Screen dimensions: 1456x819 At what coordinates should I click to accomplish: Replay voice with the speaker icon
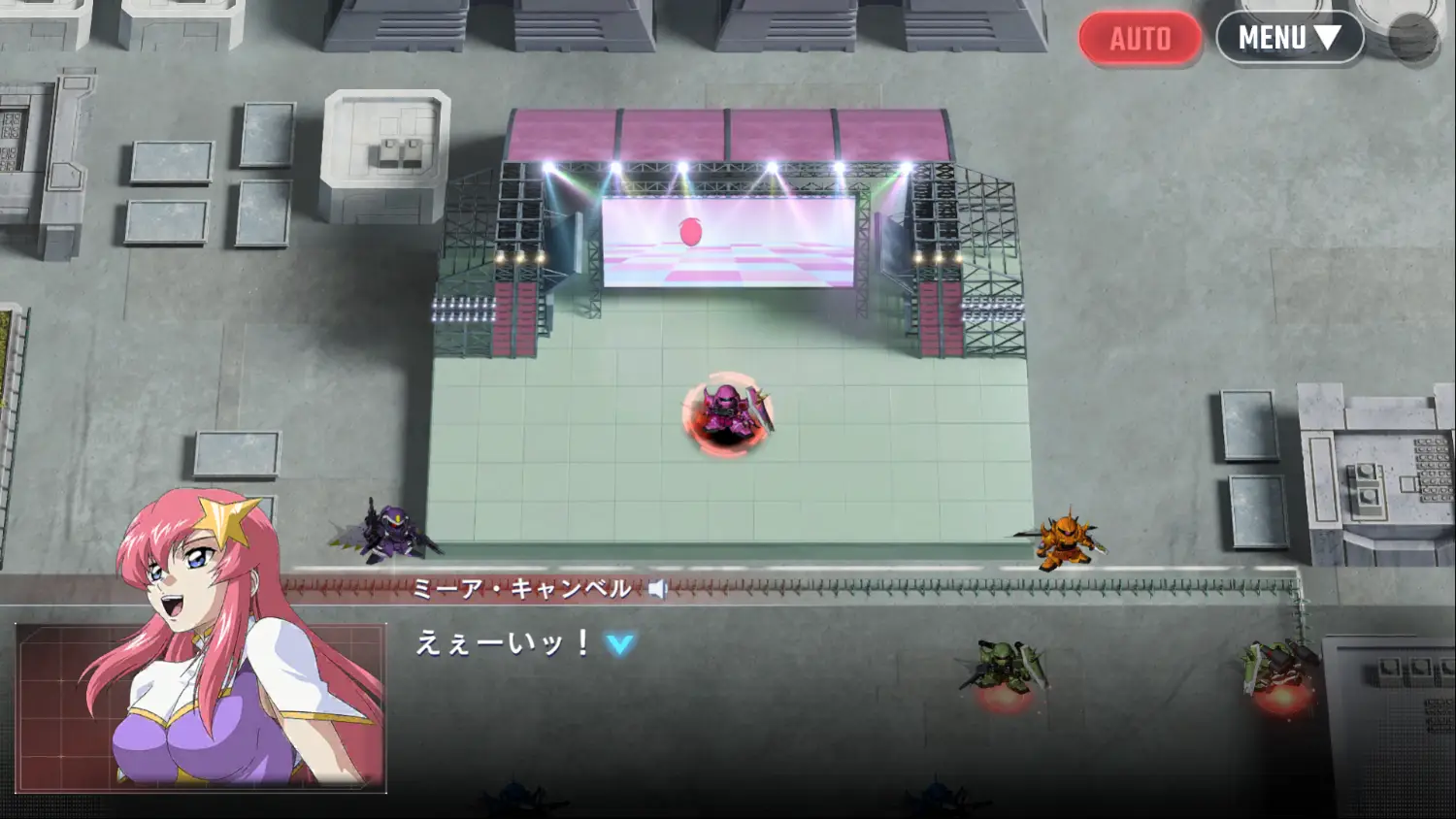point(658,589)
